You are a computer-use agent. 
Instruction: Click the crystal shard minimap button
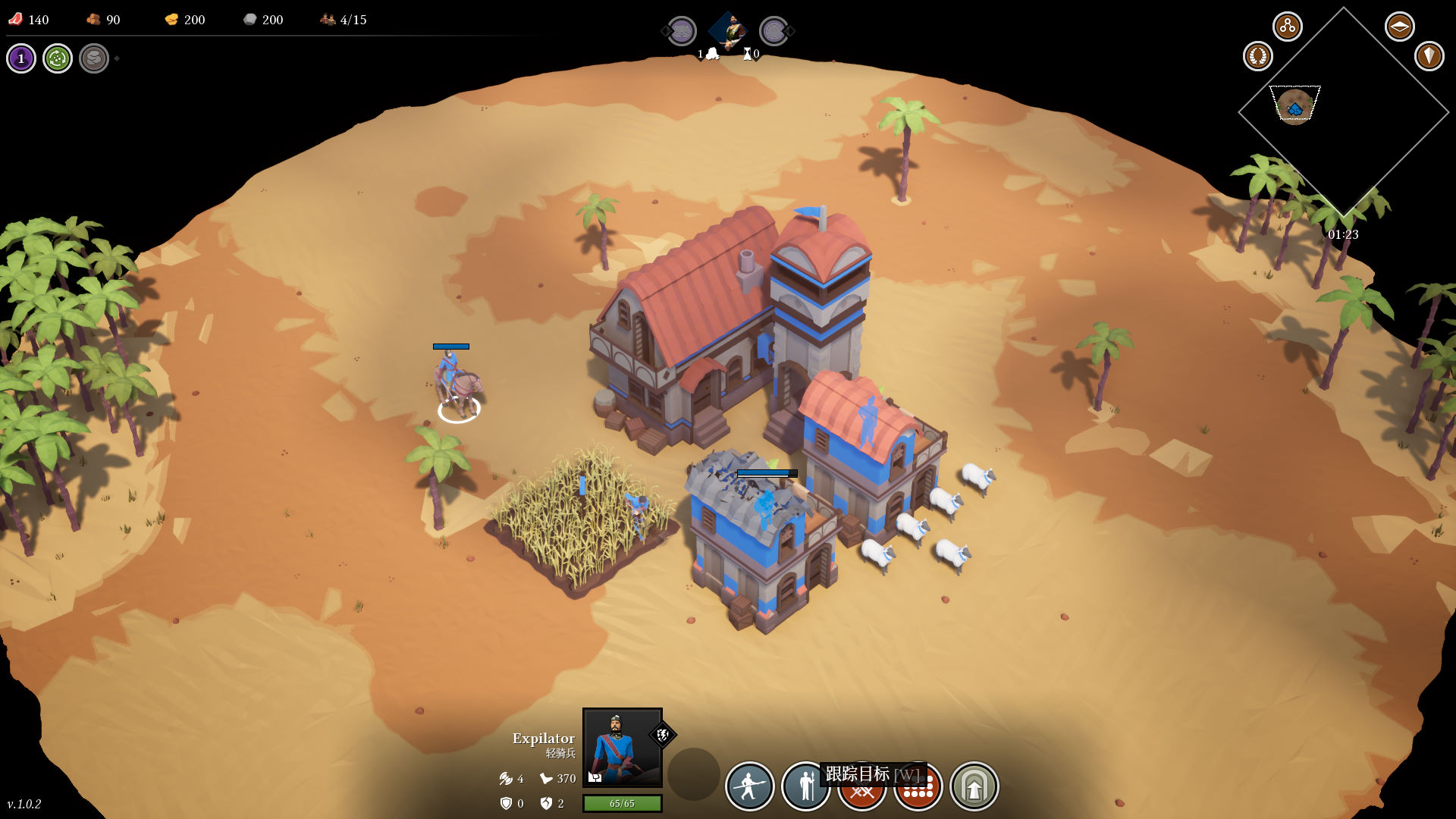[1429, 56]
